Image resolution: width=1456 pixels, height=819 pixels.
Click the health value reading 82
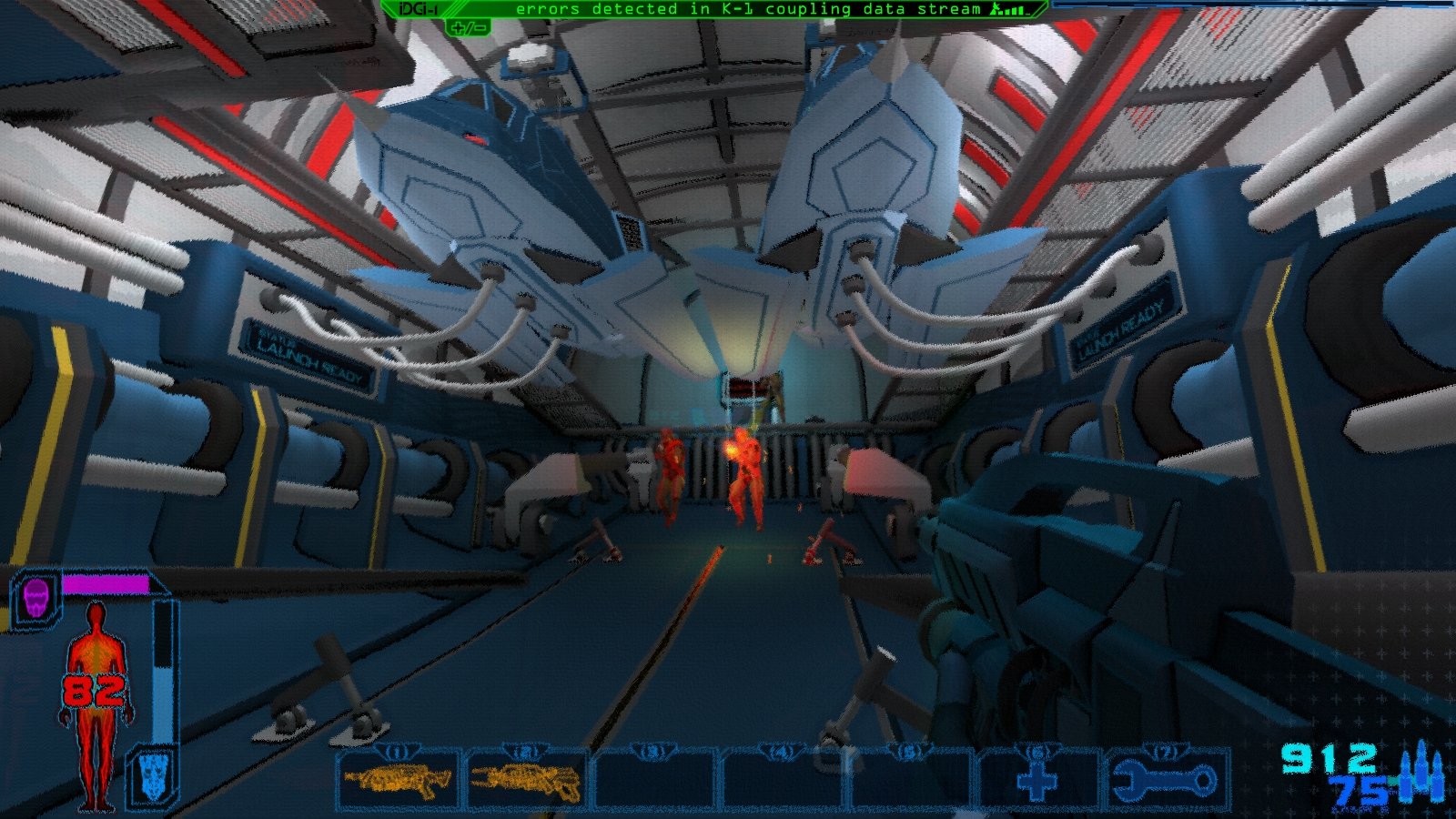(x=95, y=693)
